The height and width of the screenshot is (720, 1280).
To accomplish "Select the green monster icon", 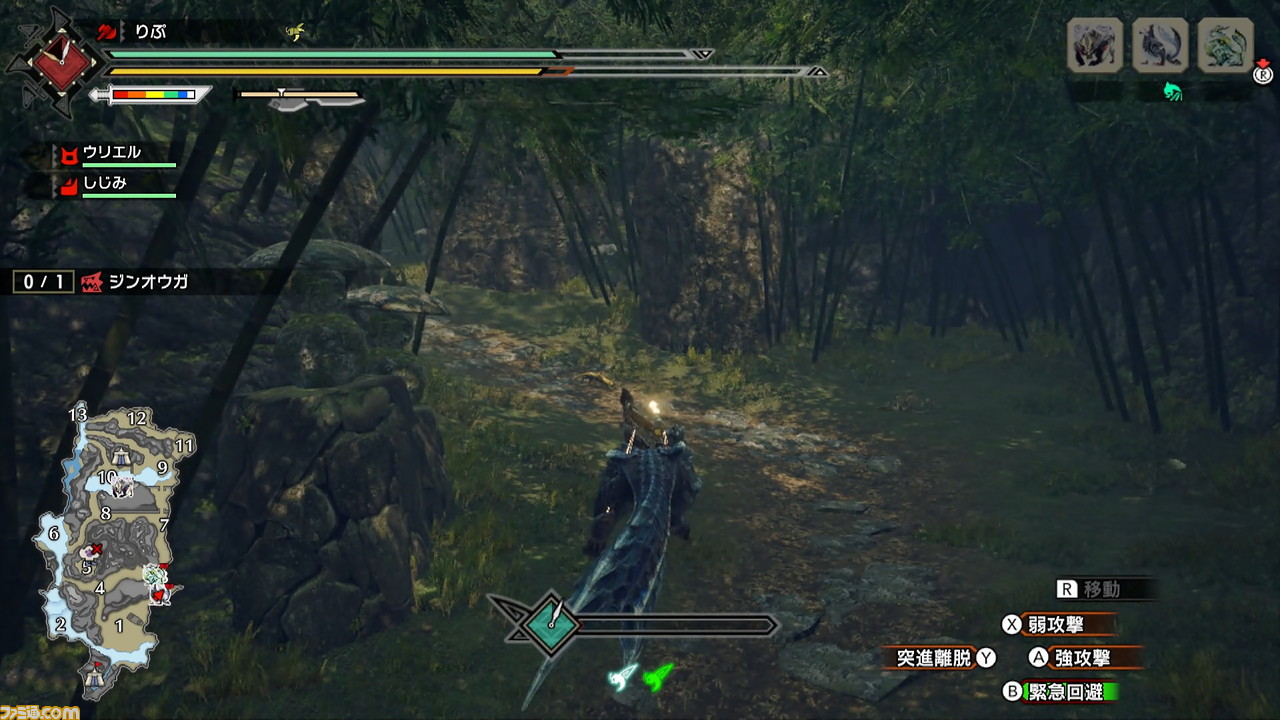I will 1225,46.
